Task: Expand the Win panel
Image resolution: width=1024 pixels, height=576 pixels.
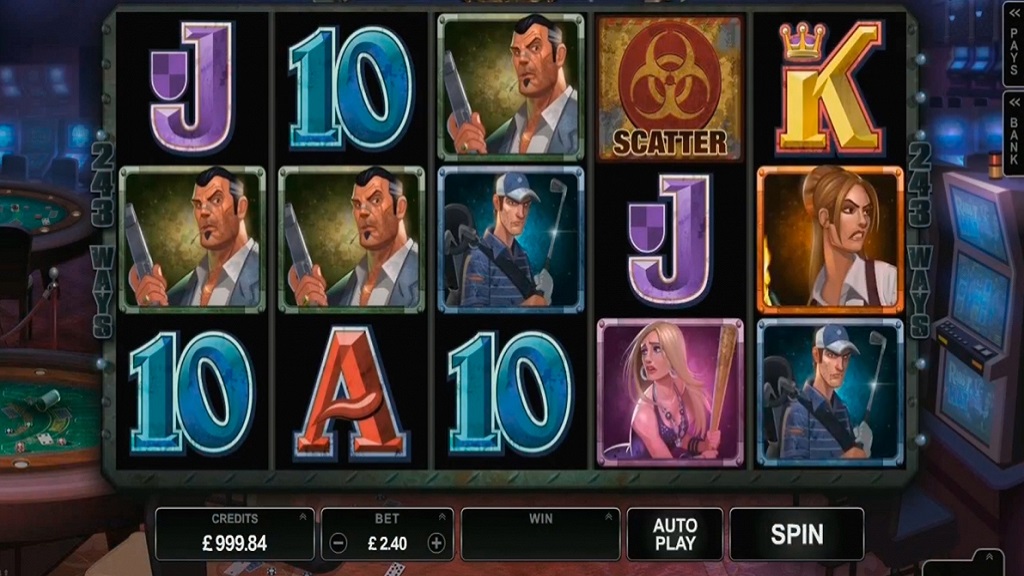Action: 607,517
